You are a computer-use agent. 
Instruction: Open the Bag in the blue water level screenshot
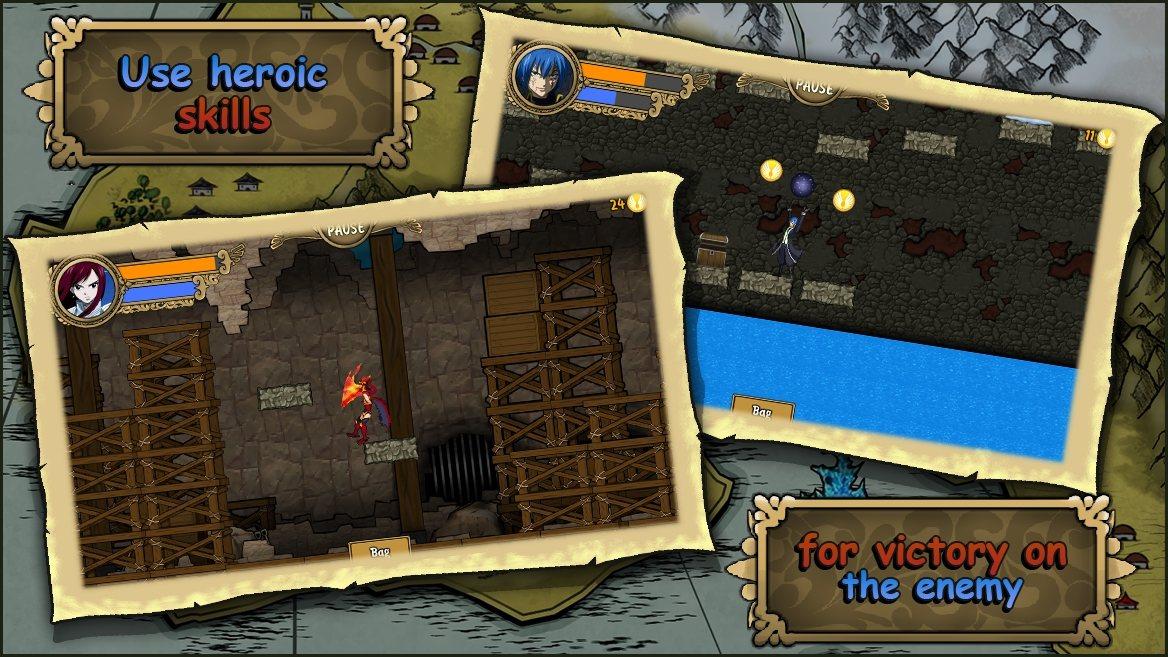(763, 410)
